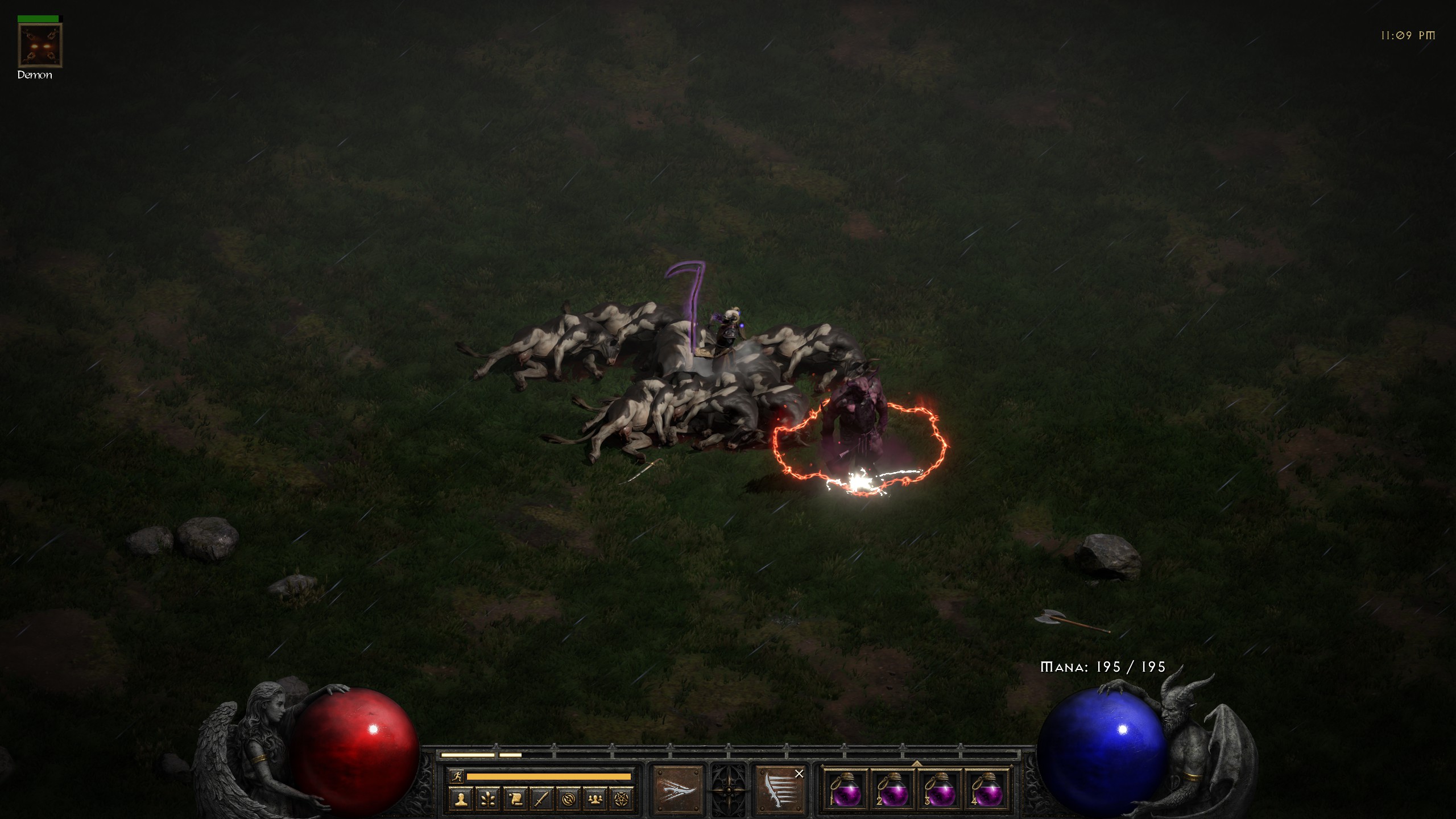Click the spiral map icon button
This screenshot has width=1456, height=819.
(568, 799)
